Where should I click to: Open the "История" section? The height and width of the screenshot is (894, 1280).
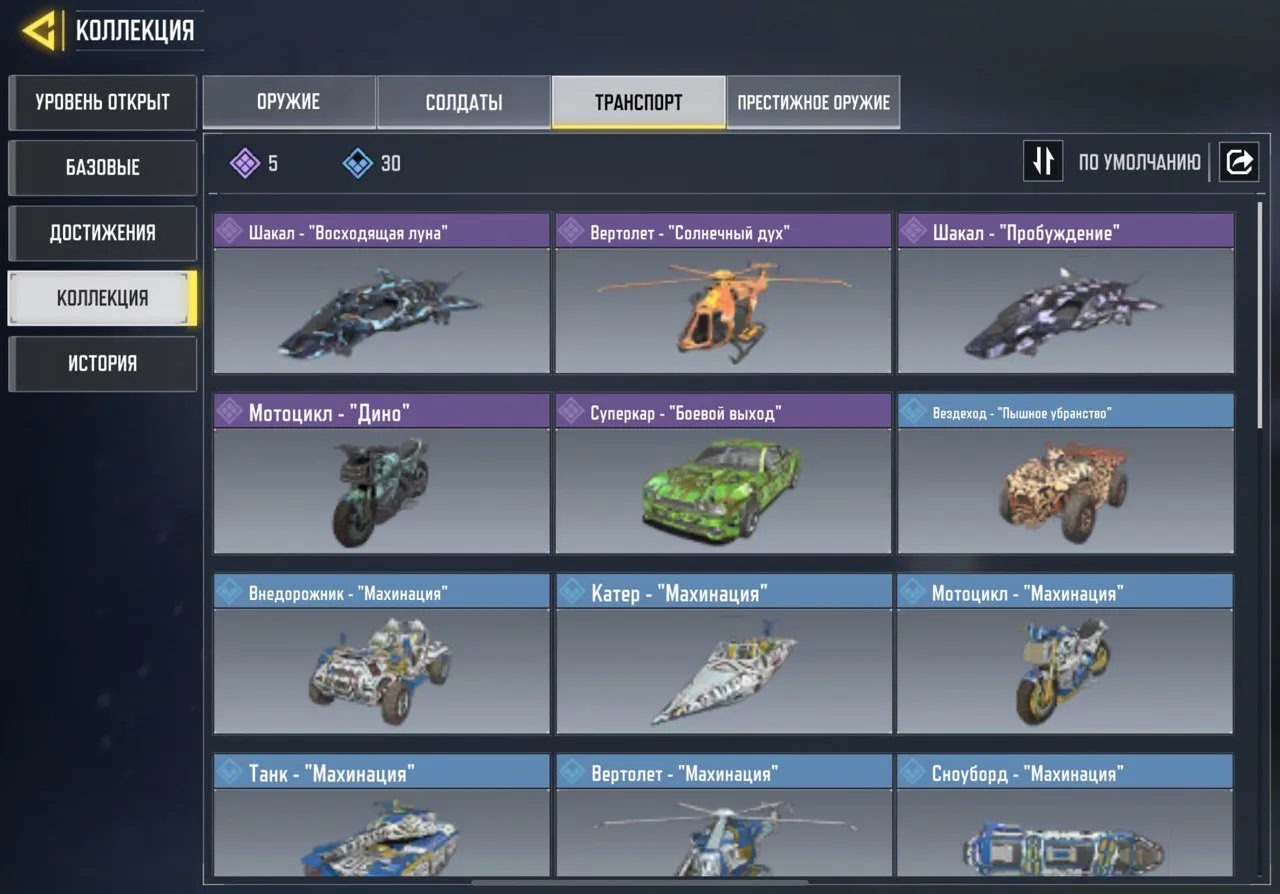pos(102,363)
